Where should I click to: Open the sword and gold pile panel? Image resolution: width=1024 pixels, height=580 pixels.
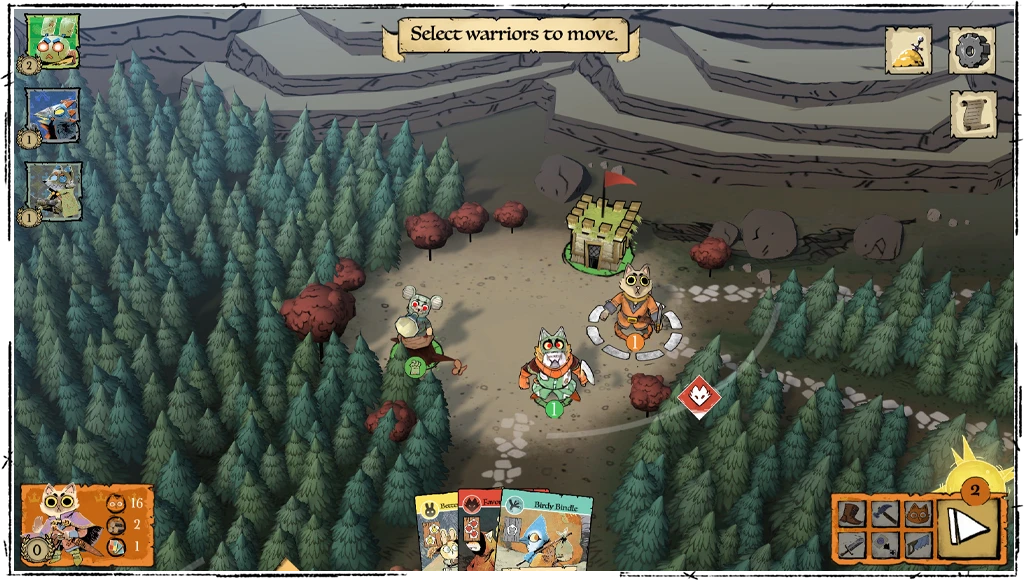click(908, 50)
